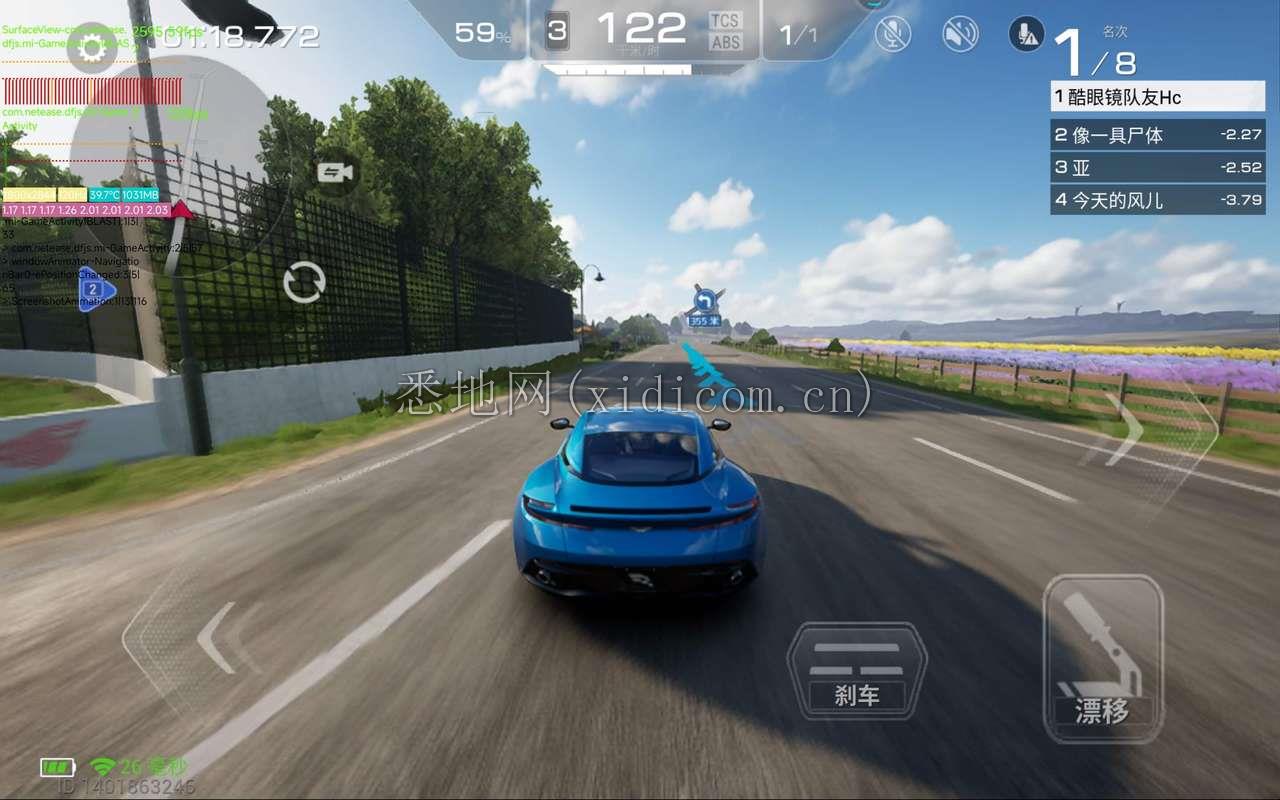Viewport: 1280px width, 800px height.
Task: Tap the circular-arrows reset car button
Action: click(x=304, y=282)
